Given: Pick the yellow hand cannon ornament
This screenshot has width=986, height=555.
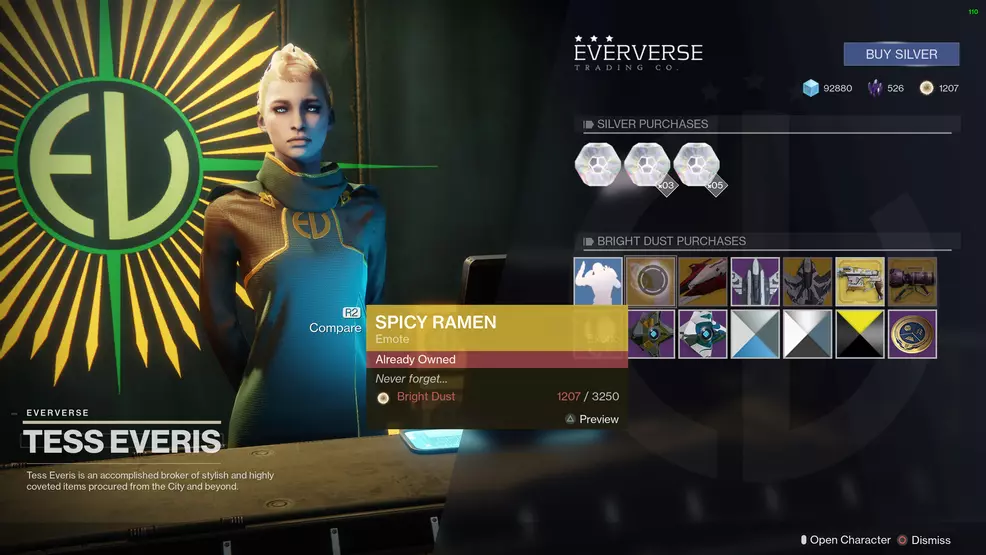Looking at the screenshot, I should [860, 282].
